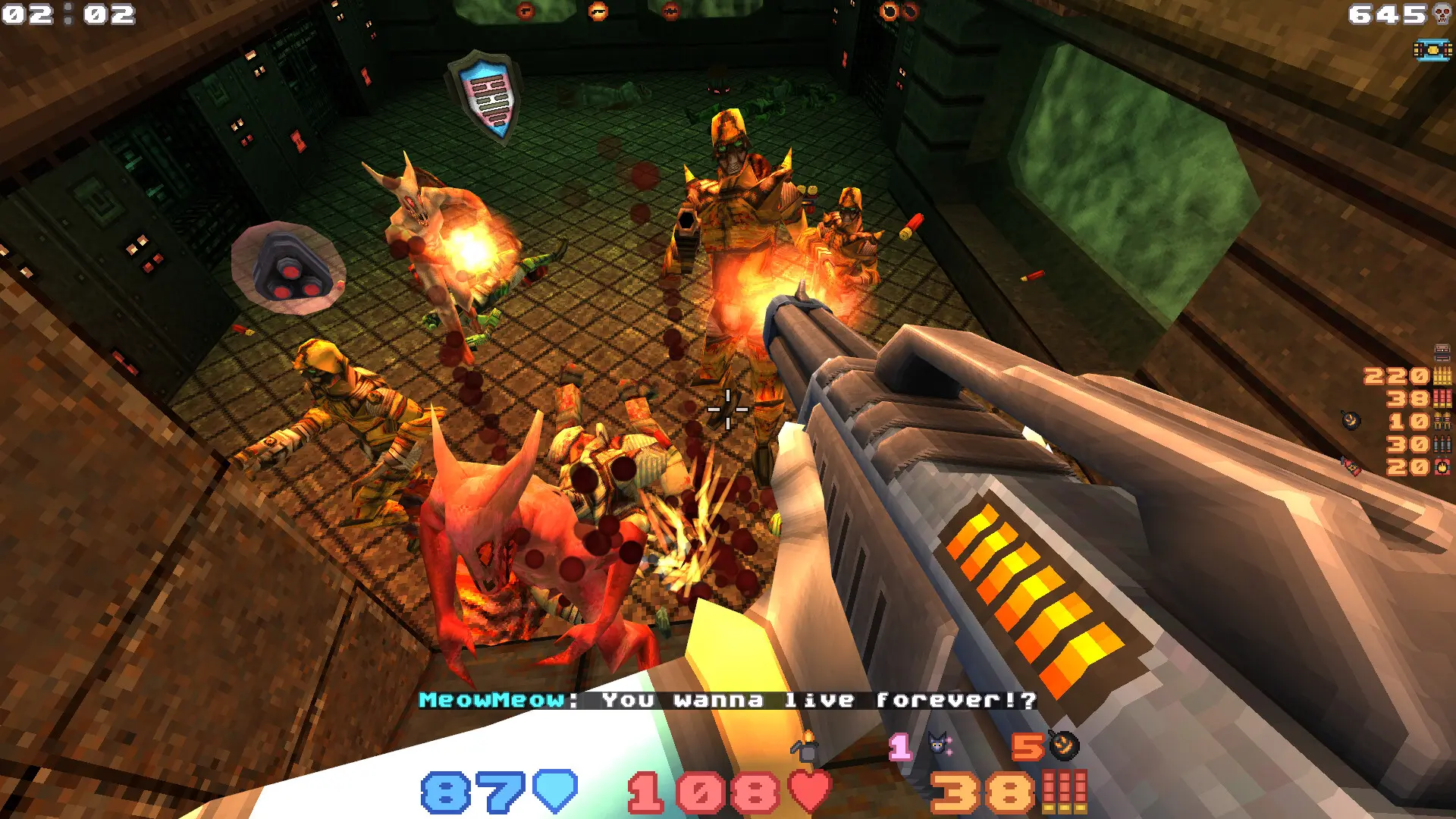
Task: Pick the rockets ammo icon beside 30
Action: pos(1442,444)
